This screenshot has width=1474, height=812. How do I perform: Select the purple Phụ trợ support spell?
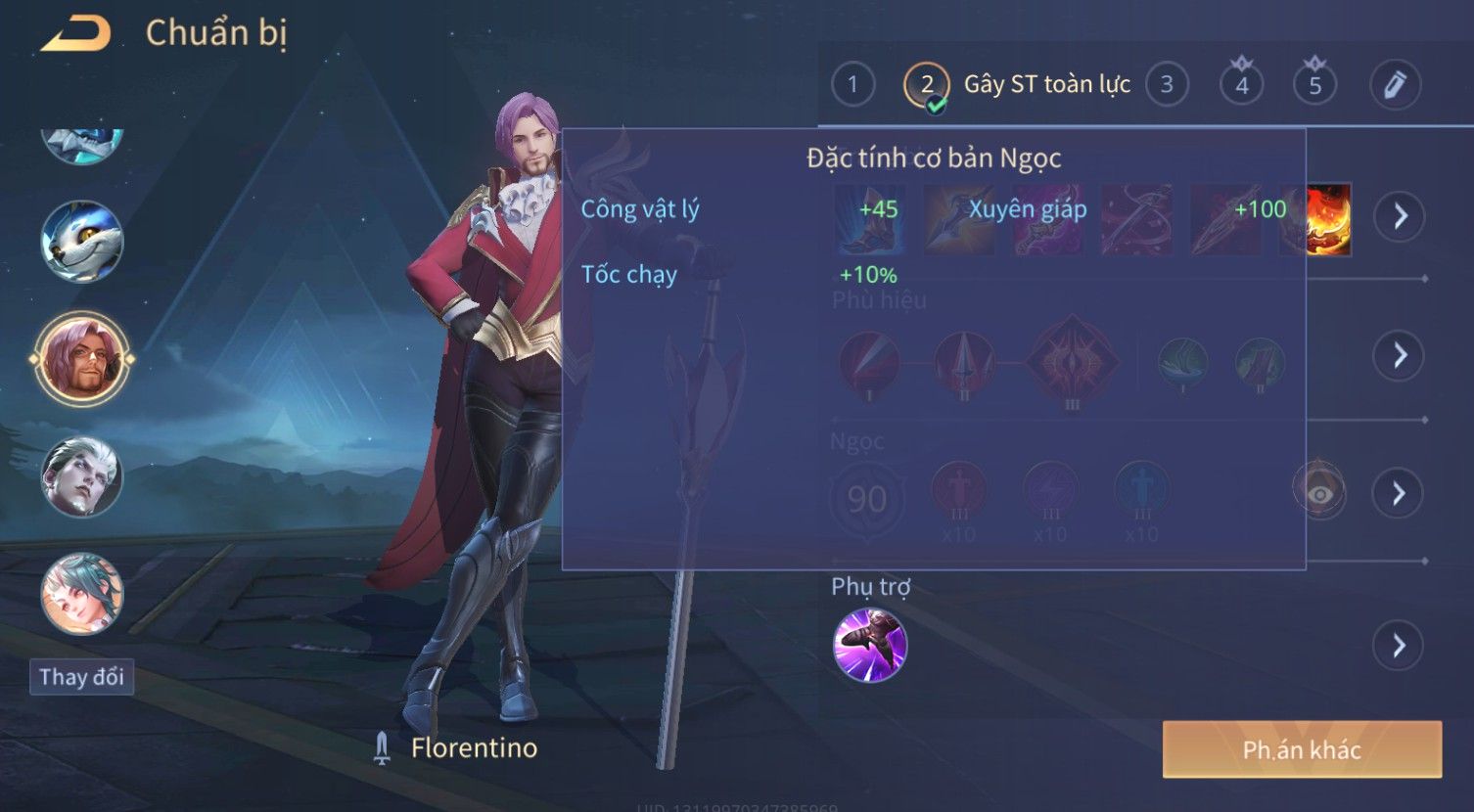(870, 645)
